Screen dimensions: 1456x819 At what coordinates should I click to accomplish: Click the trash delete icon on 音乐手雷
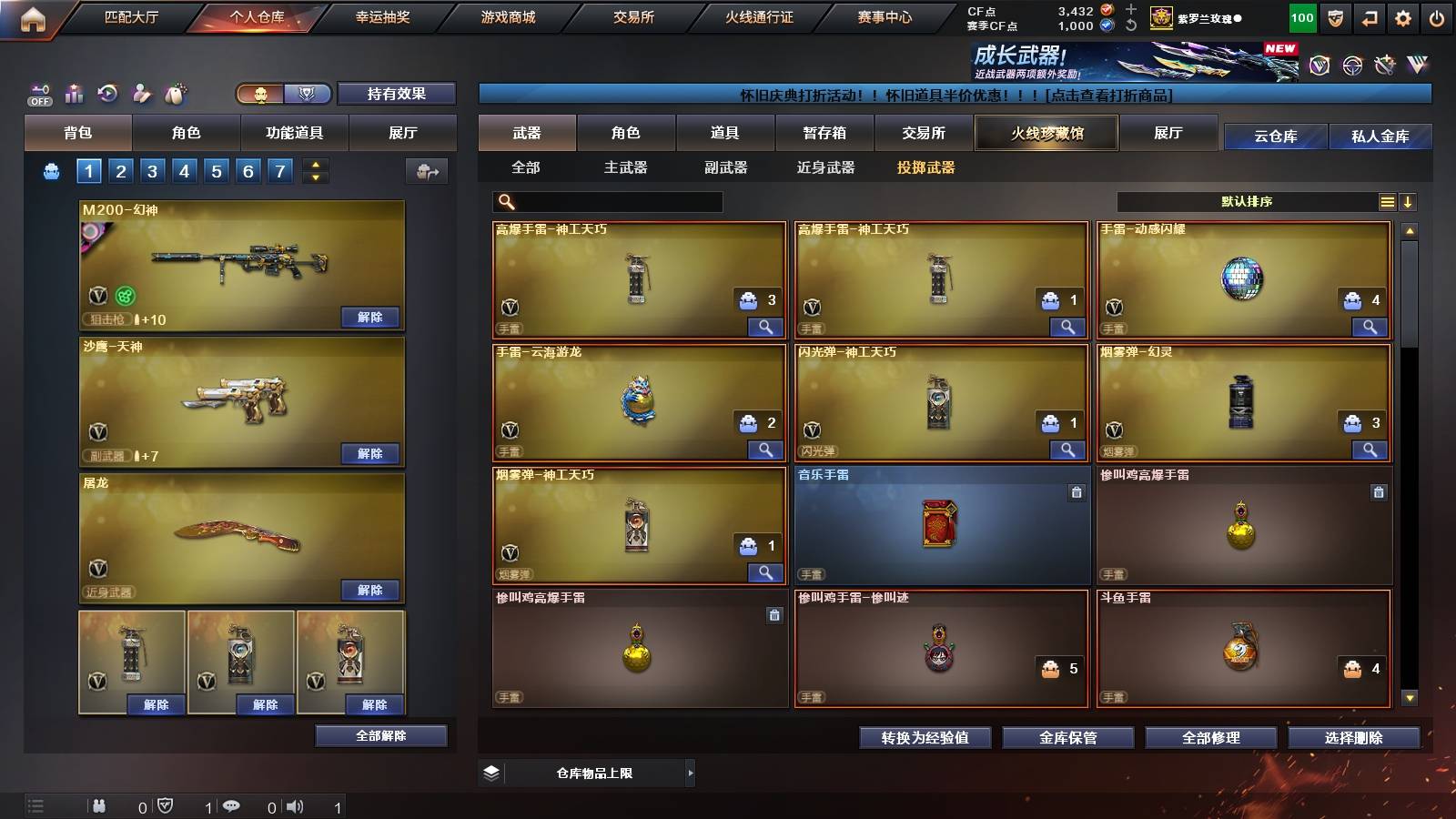(x=1077, y=492)
